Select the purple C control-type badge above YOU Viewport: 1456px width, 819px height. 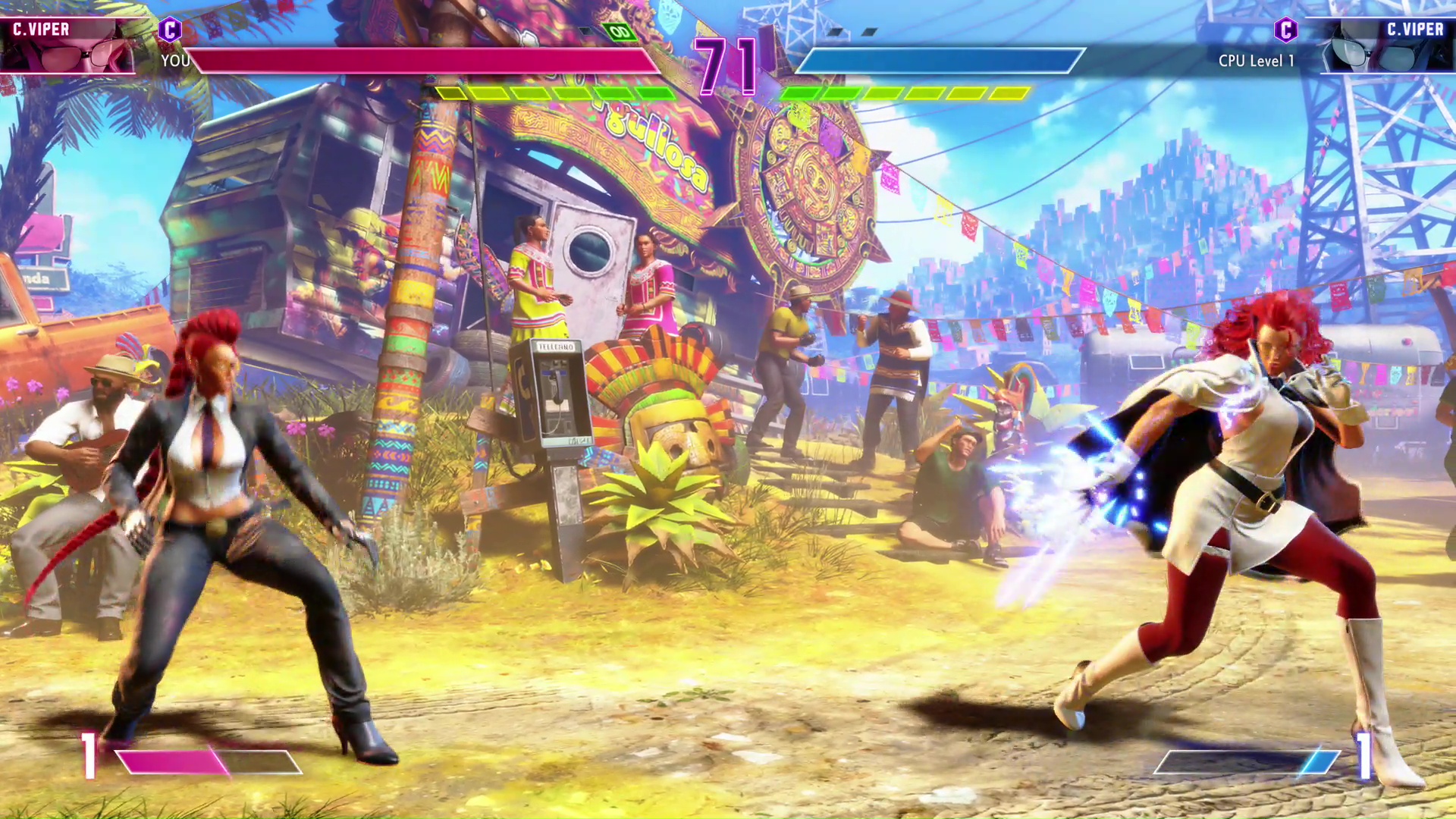[x=170, y=30]
